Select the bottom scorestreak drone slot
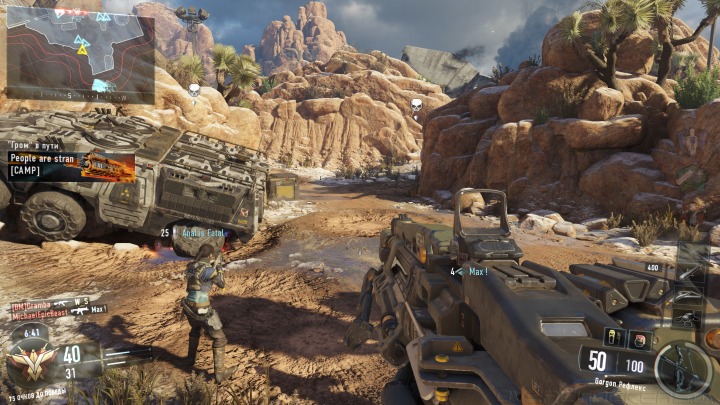720x405 pixels. pyautogui.click(x=688, y=321)
